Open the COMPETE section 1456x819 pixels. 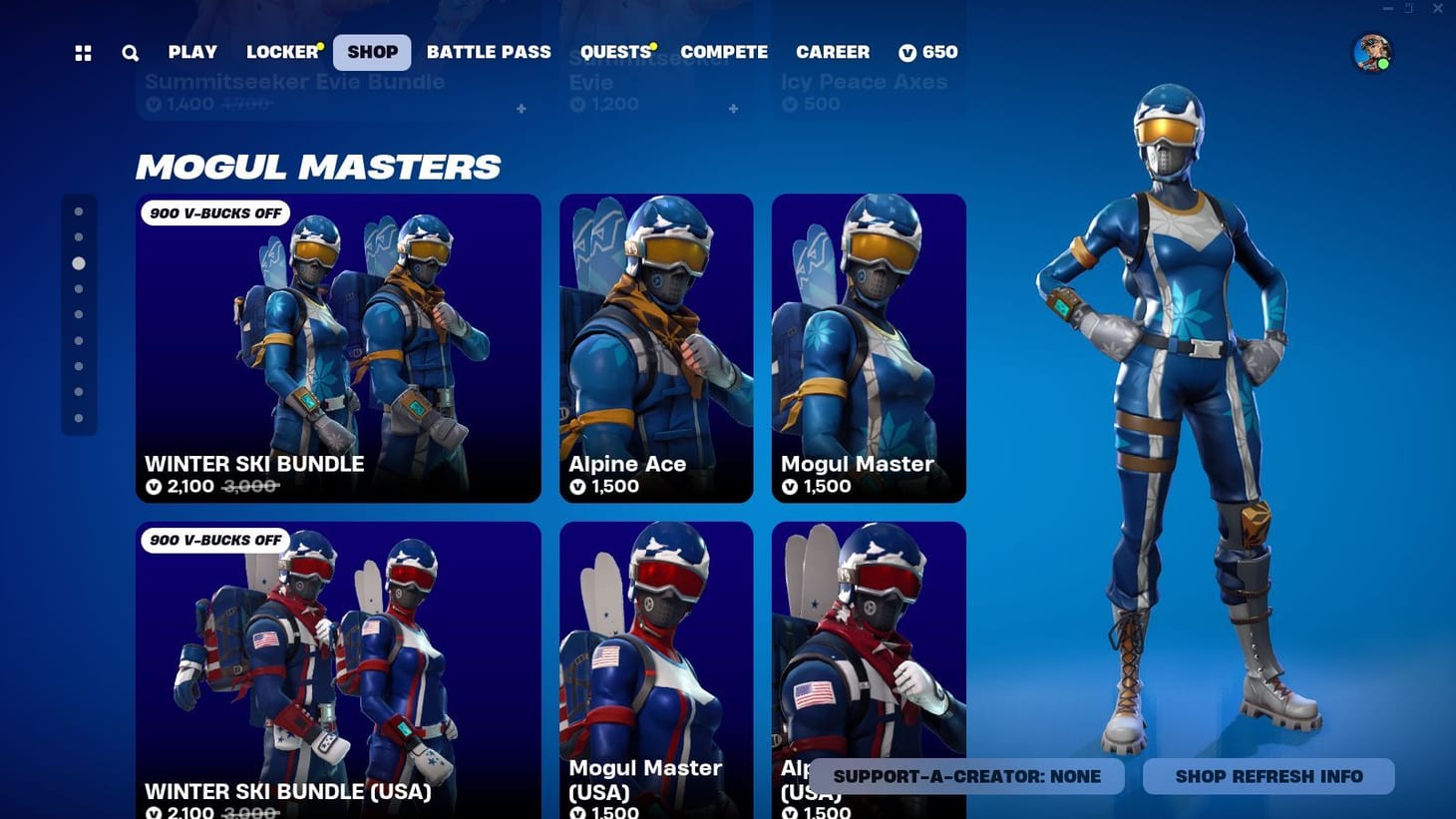click(x=725, y=52)
